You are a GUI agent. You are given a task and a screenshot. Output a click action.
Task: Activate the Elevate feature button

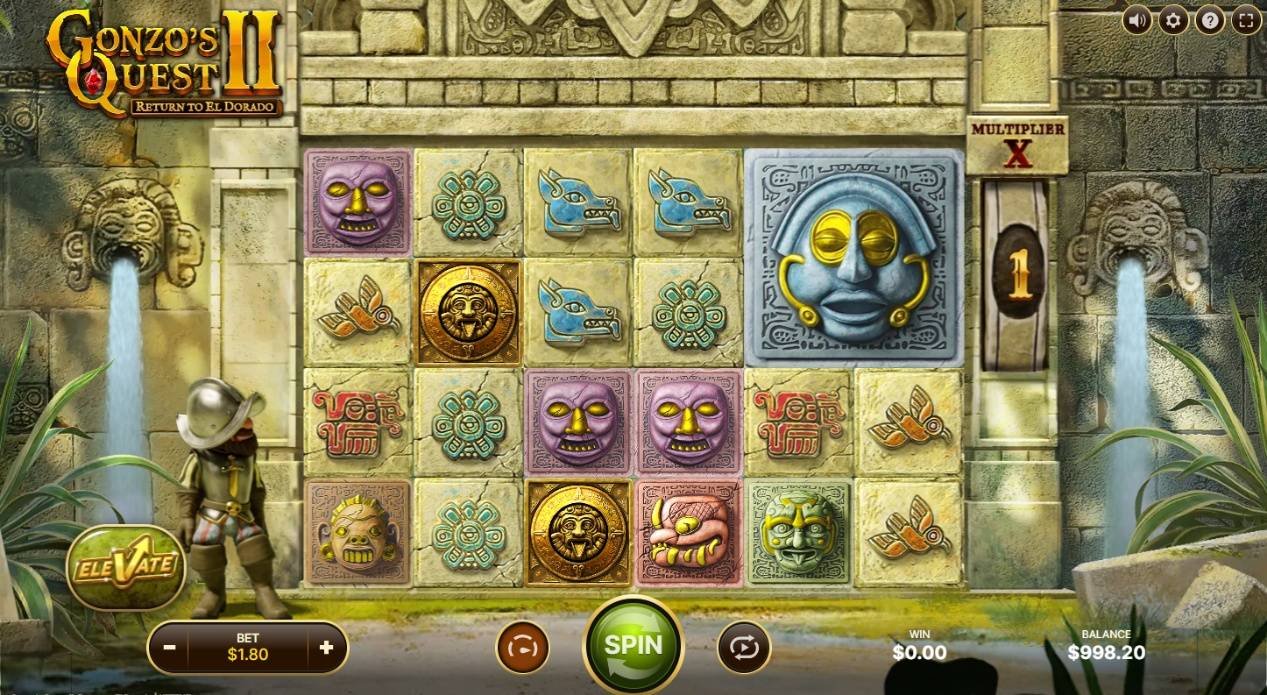click(x=126, y=567)
